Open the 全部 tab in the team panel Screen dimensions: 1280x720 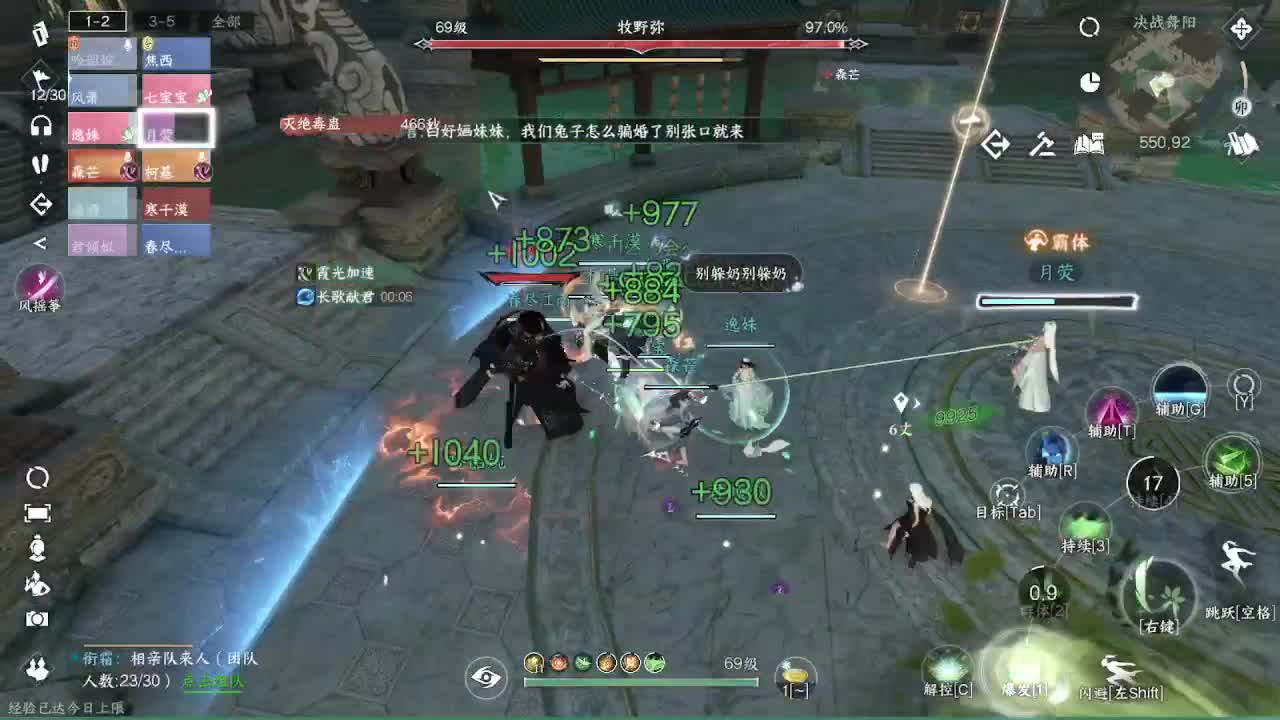click(222, 21)
